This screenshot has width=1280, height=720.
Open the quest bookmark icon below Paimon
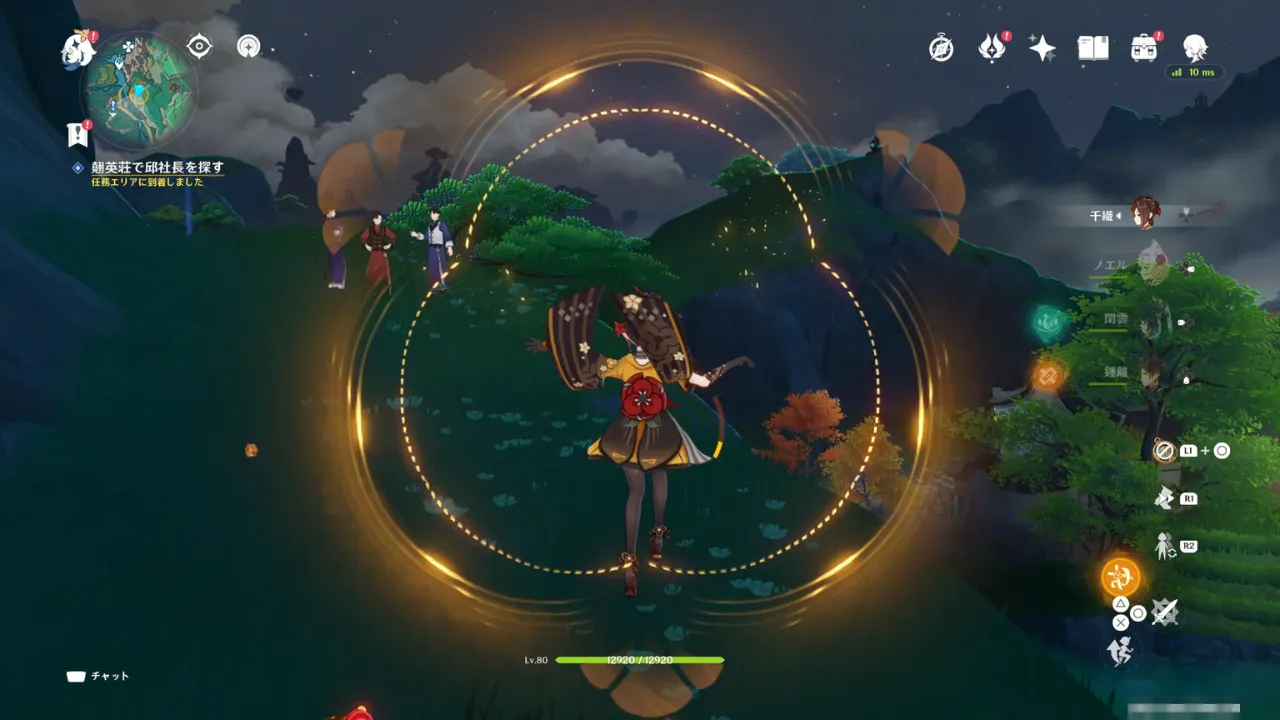click(x=77, y=135)
